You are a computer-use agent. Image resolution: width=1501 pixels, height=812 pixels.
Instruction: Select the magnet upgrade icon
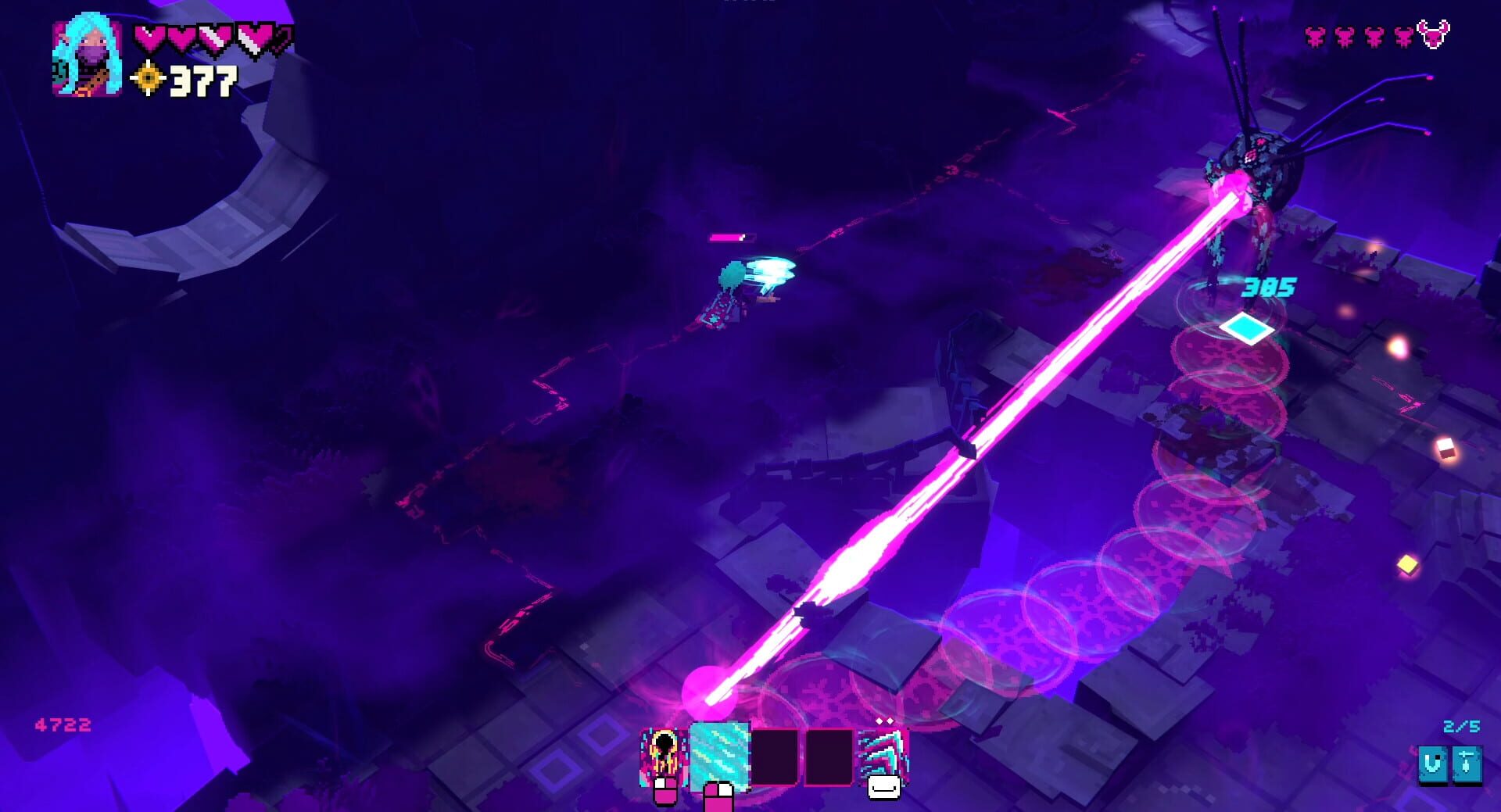tap(1433, 764)
